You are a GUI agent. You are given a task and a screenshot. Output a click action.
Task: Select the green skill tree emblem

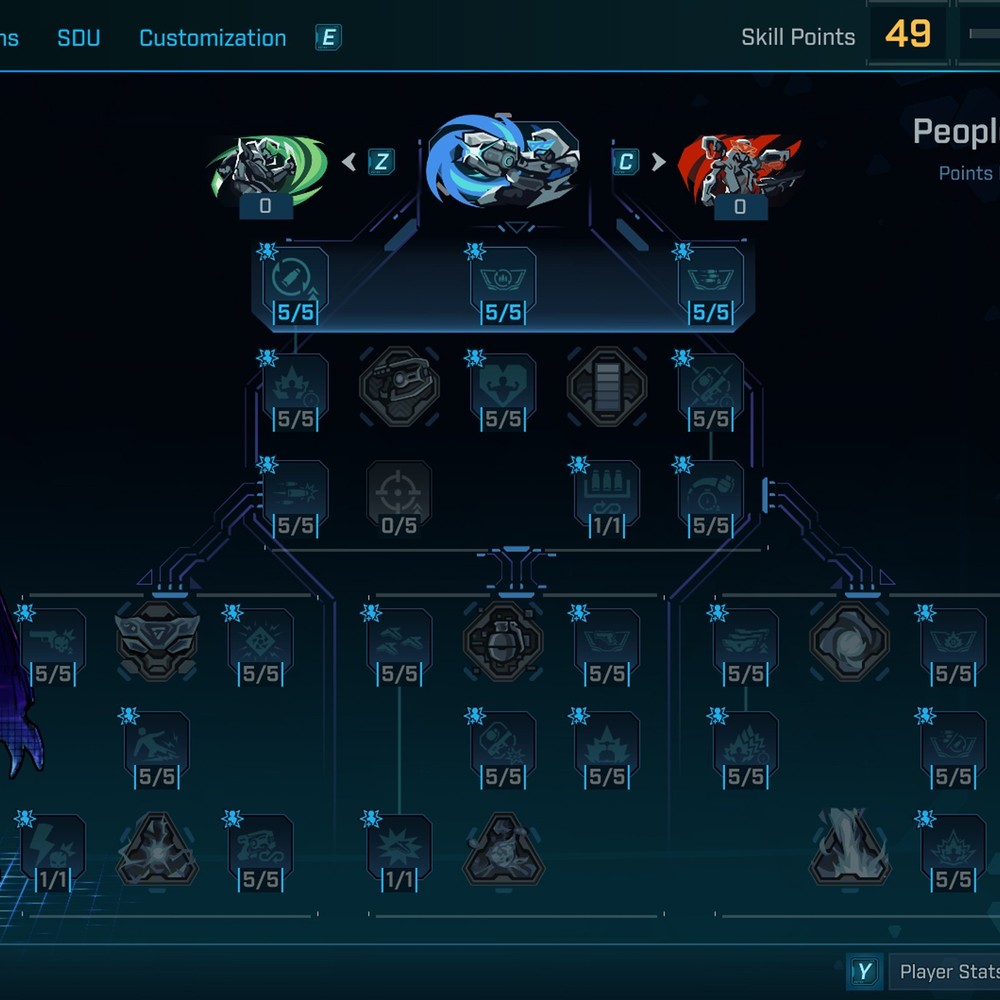coord(266,168)
